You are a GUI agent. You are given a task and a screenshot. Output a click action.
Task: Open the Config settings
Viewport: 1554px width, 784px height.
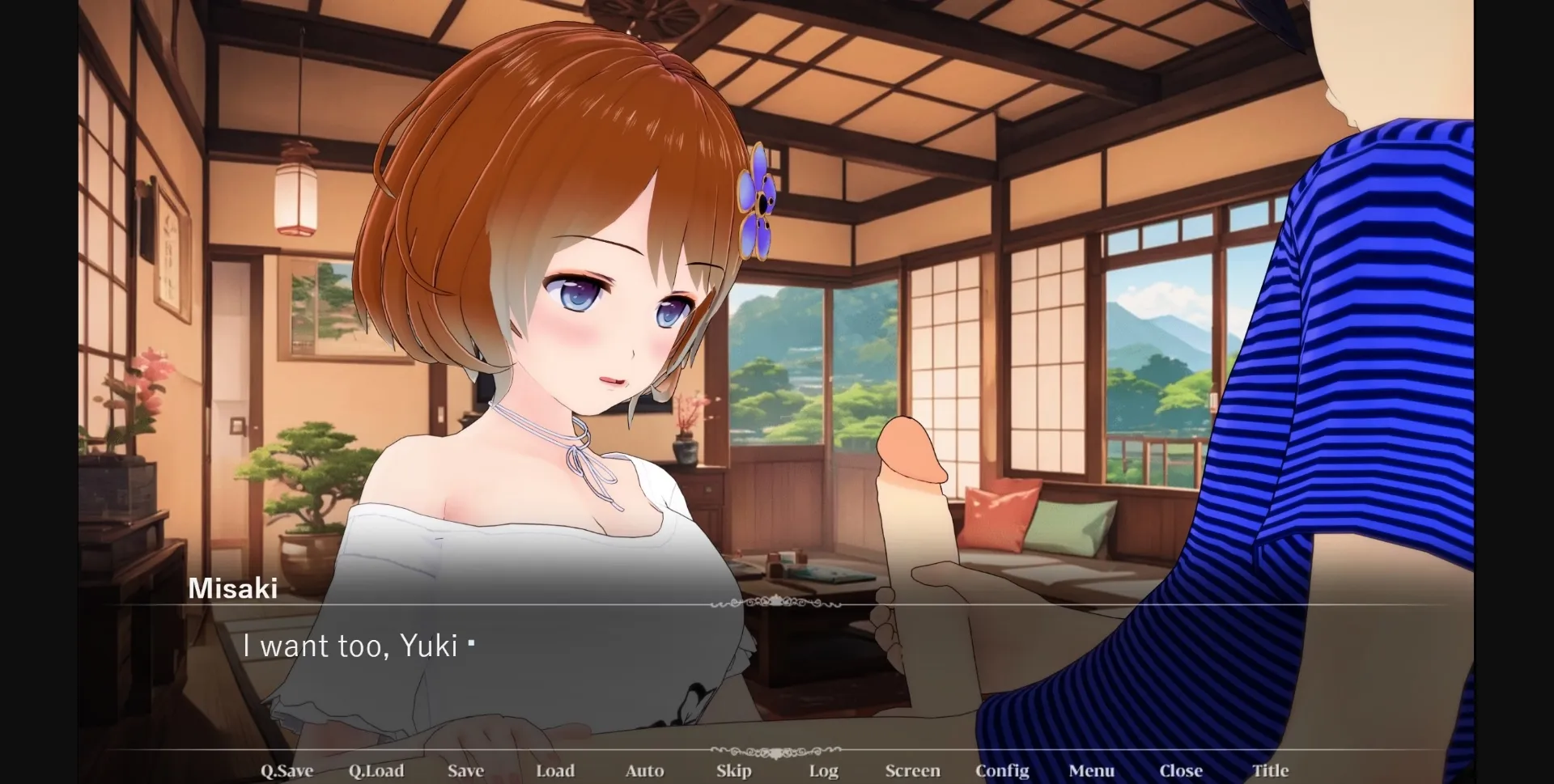1004,770
